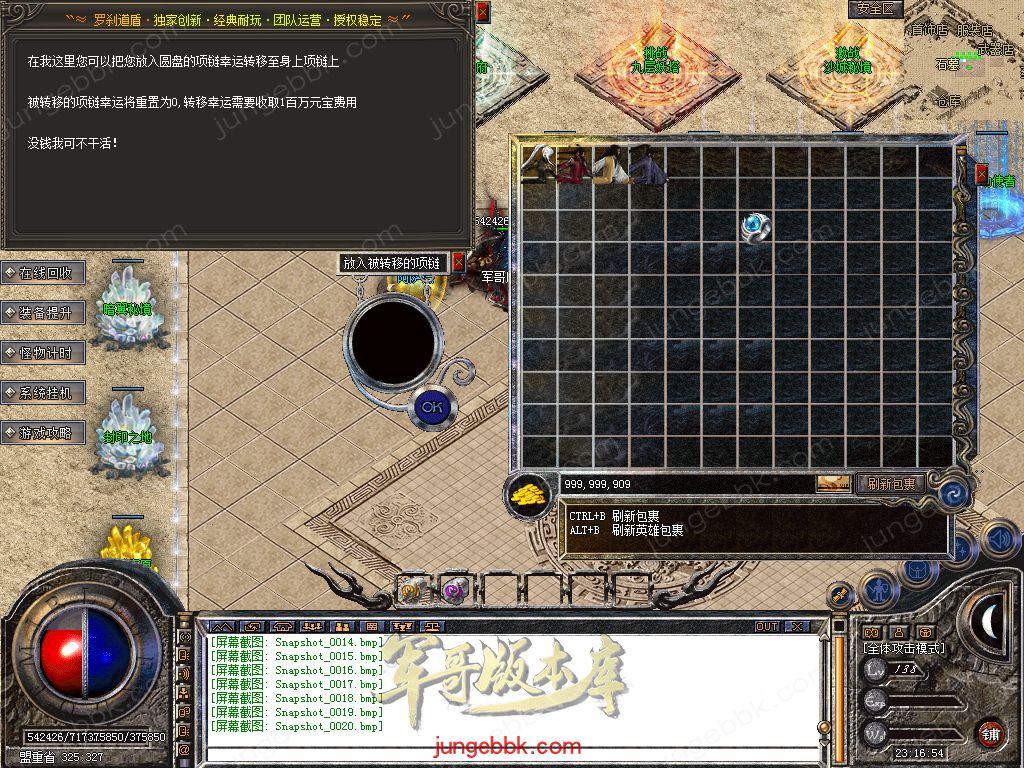The image size is (1024, 768).
Task: Close the inventory bag panel
Action: click(981, 173)
